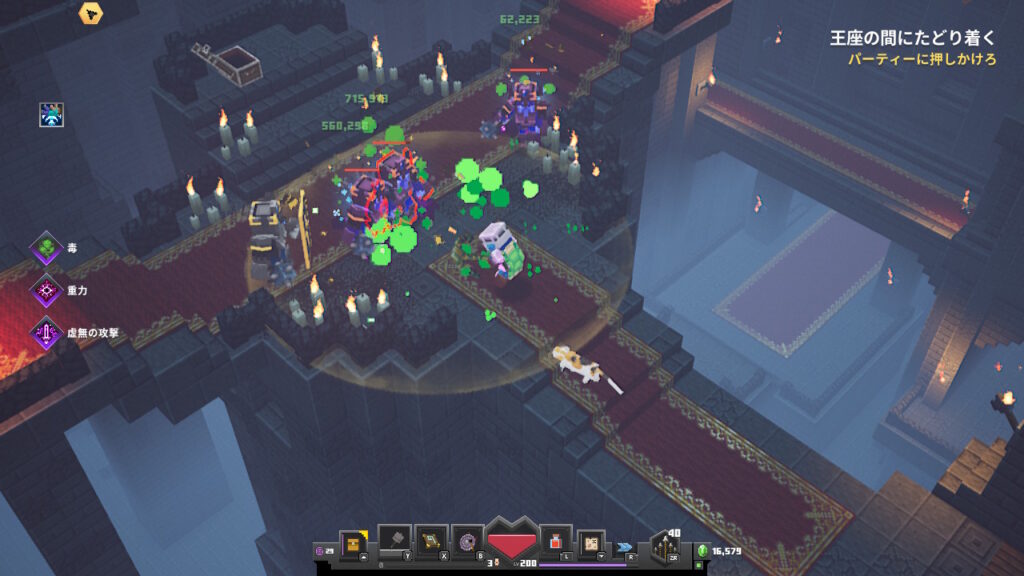Image resolution: width=1024 pixels, height=576 pixels.
Task: Select the gravity (重力) enchantment icon
Action: click(x=46, y=290)
